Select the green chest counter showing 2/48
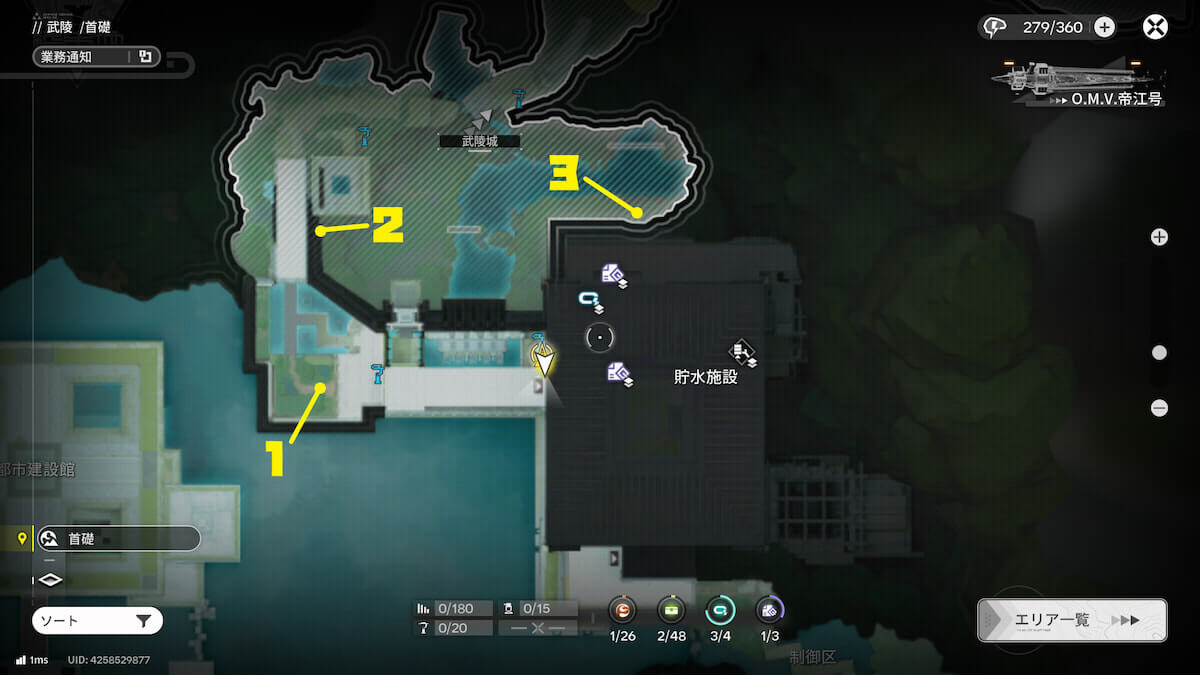This screenshot has height=675, width=1200. (x=670, y=609)
